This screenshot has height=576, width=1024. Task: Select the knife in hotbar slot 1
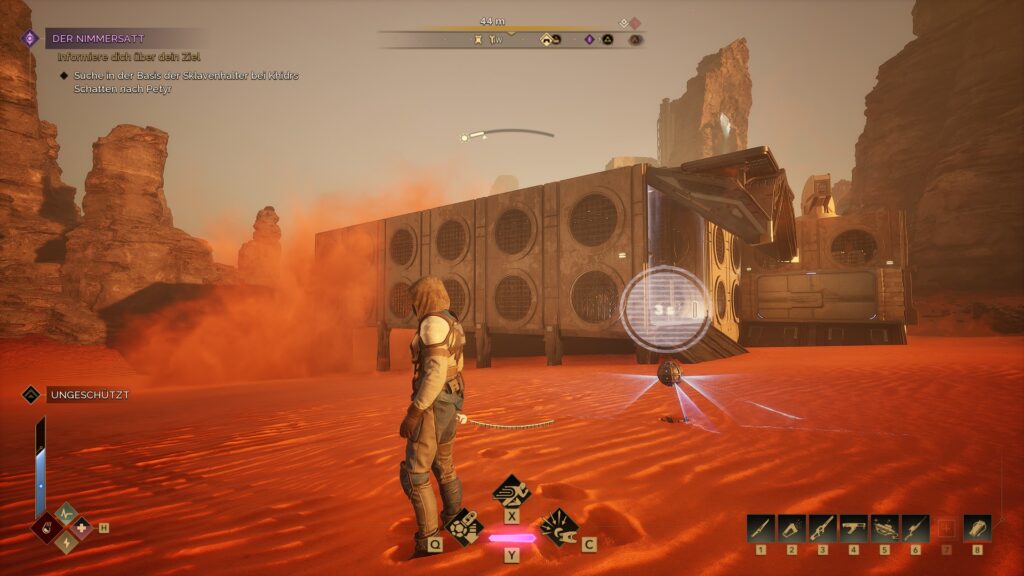[761, 528]
